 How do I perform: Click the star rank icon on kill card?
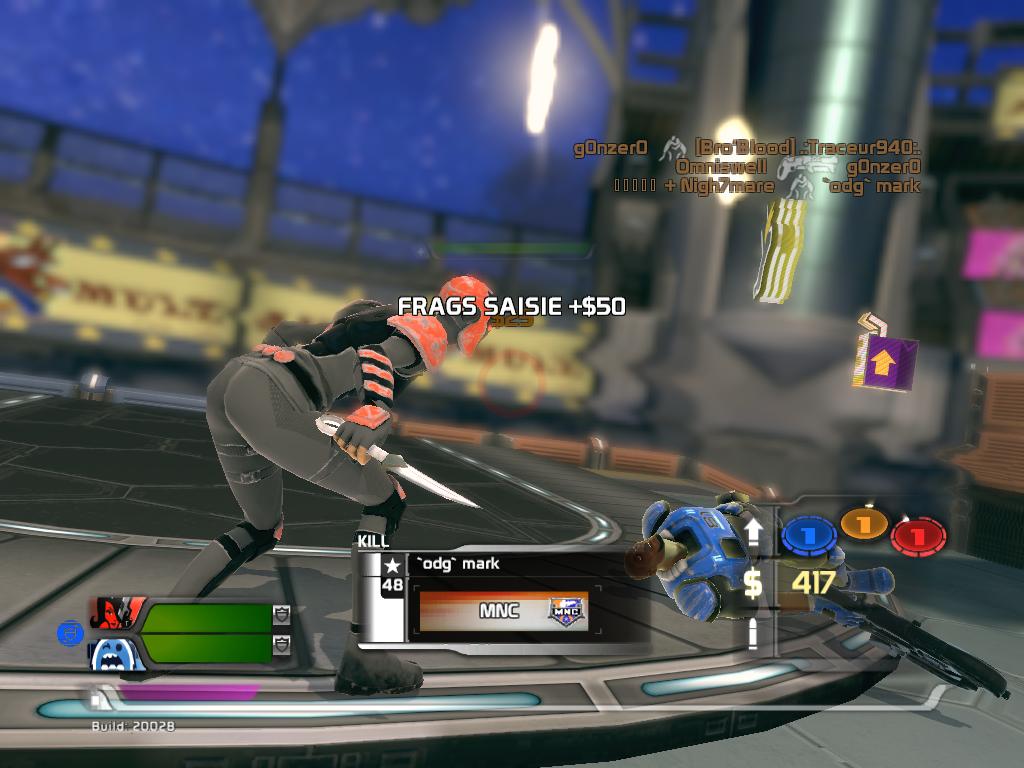tap(392, 565)
